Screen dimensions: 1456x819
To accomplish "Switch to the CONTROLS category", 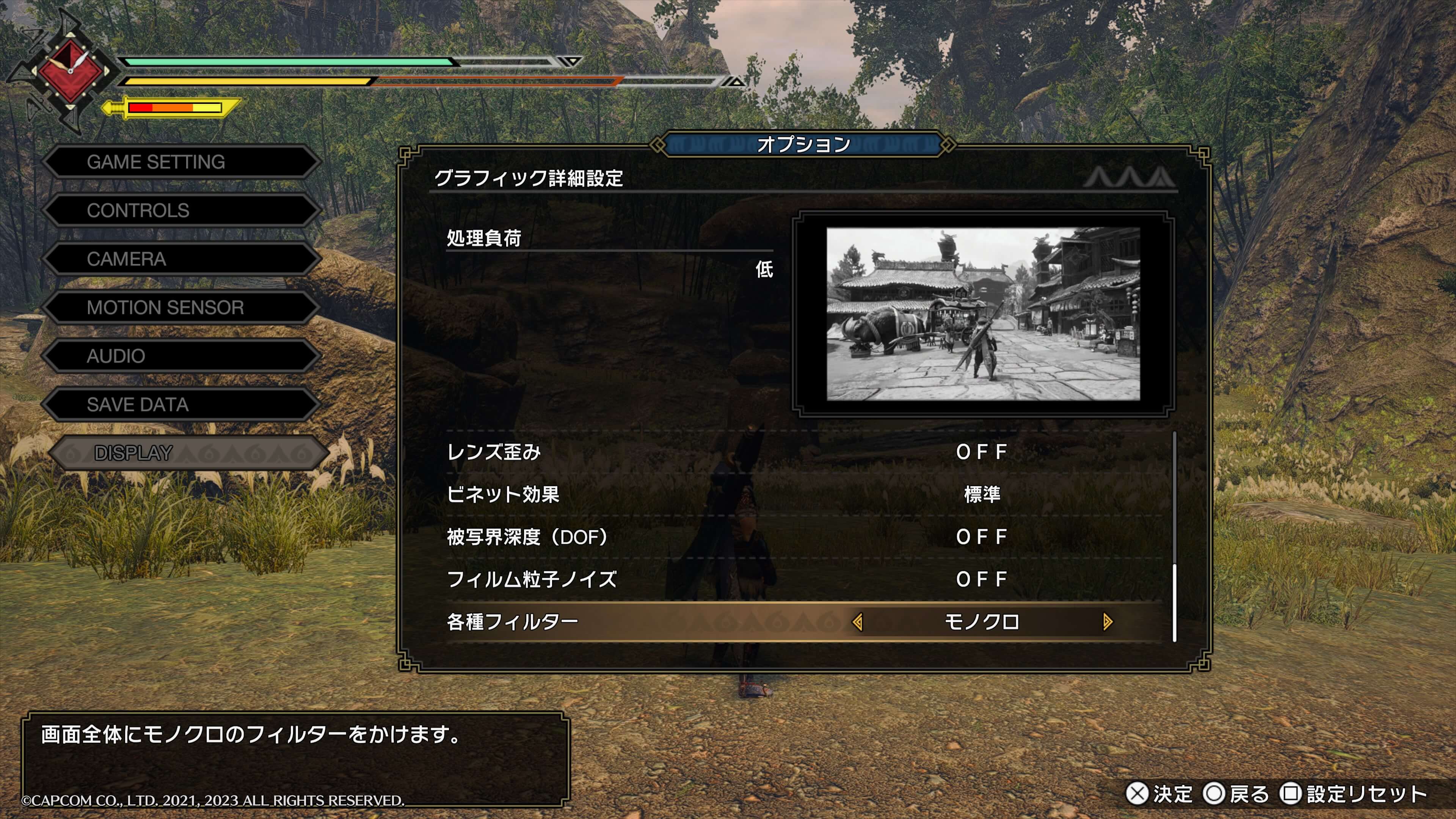I will tap(181, 211).
